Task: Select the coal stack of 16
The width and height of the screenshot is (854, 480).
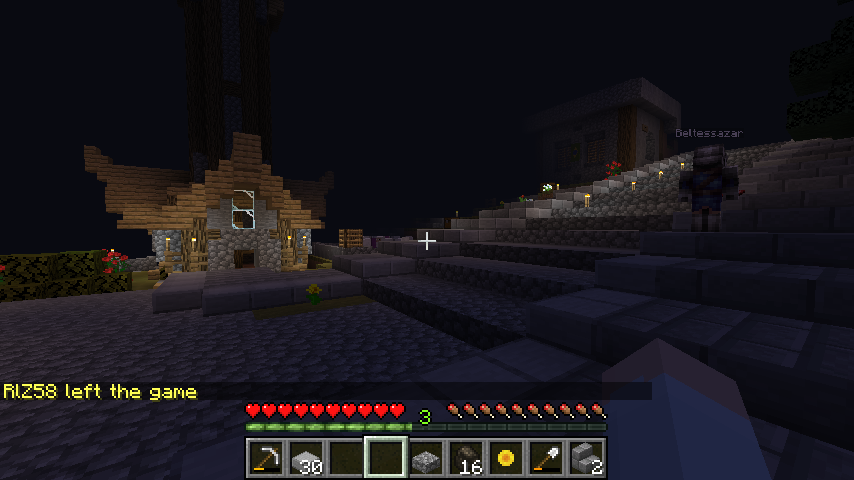Action: (x=465, y=458)
